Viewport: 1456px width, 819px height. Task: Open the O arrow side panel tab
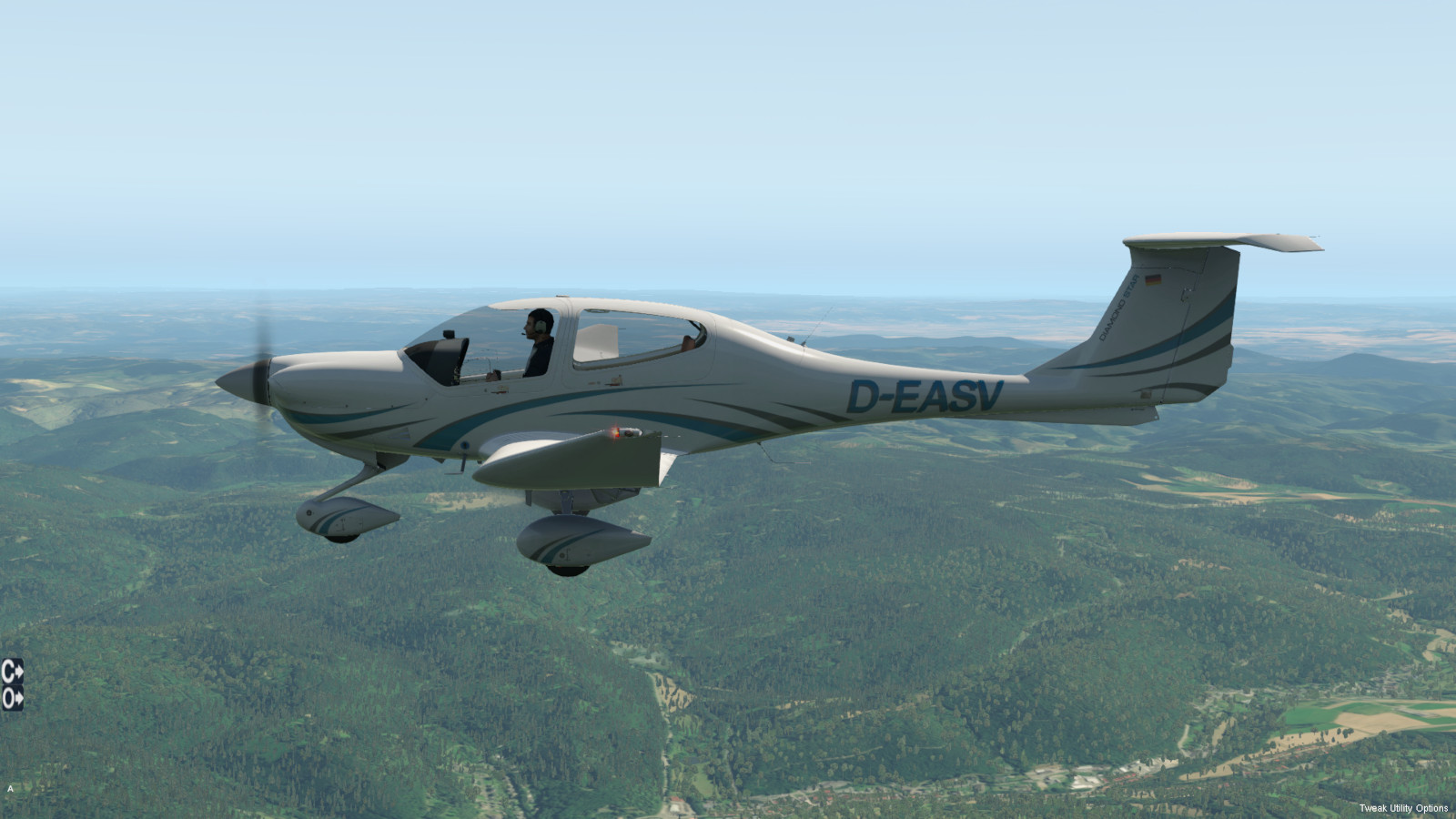point(12,698)
